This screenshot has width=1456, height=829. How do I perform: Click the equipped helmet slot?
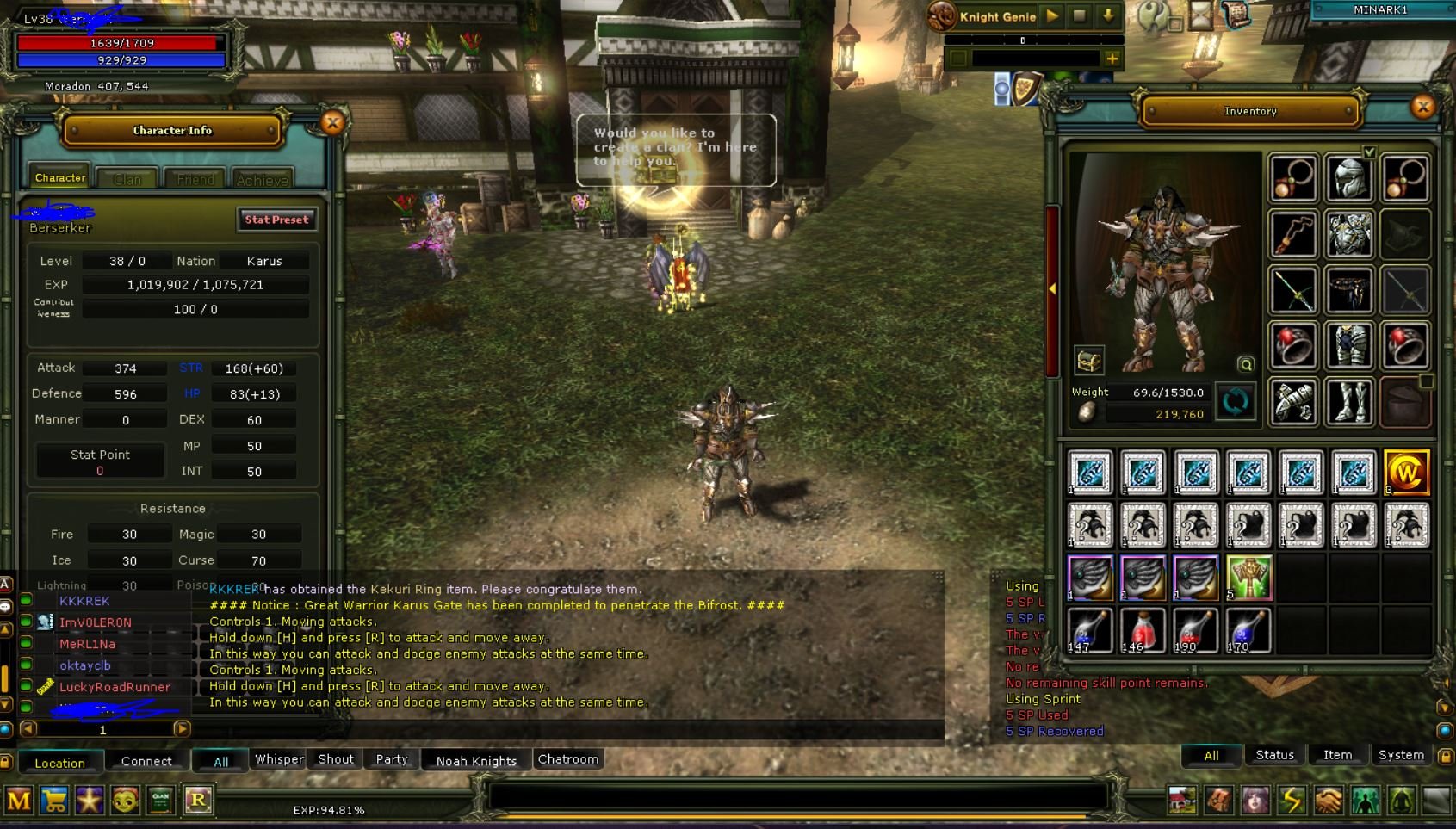(x=1348, y=179)
